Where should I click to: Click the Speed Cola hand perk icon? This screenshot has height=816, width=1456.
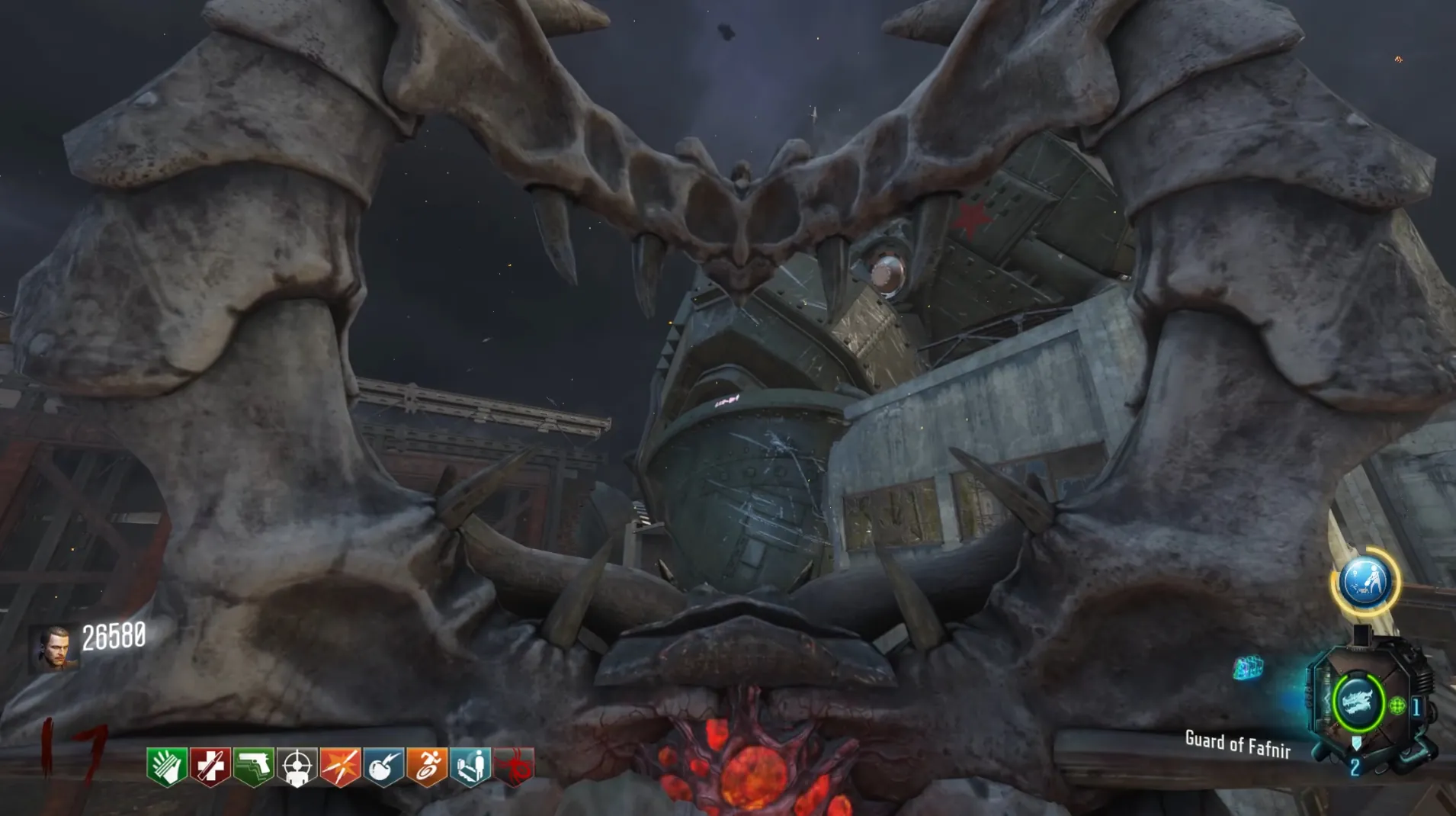point(167,766)
